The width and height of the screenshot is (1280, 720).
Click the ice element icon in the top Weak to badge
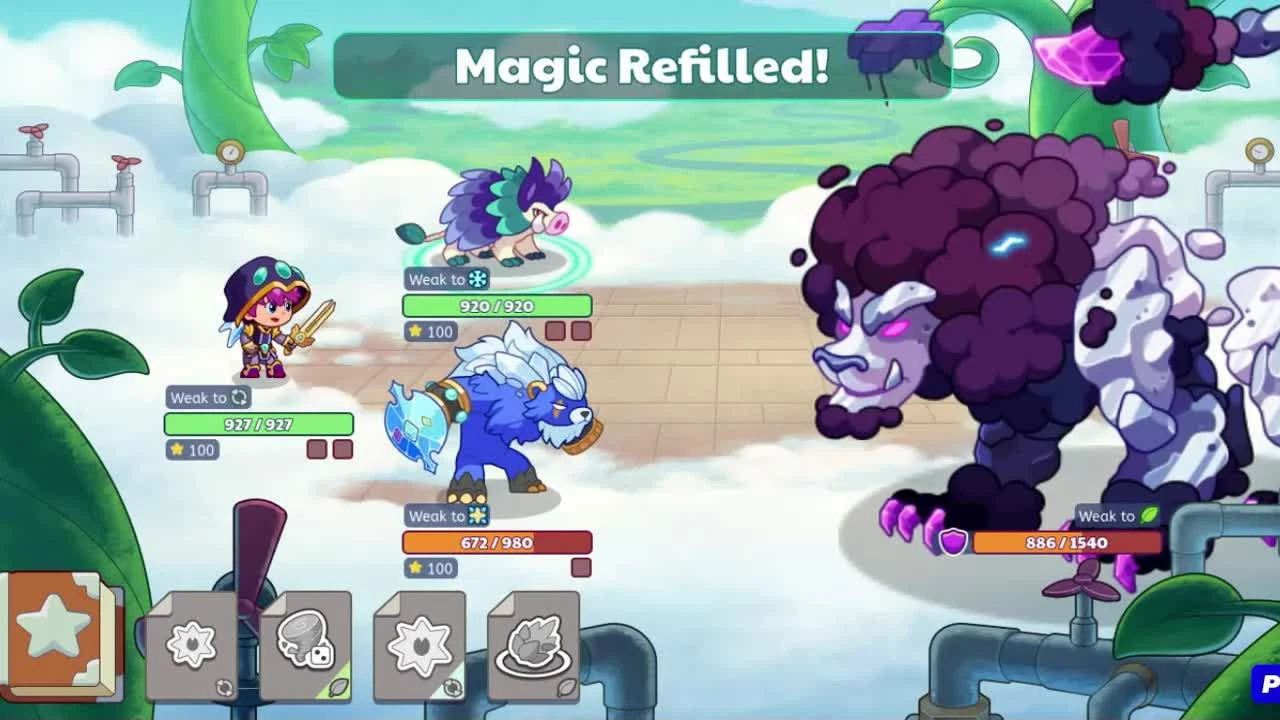(x=476, y=280)
